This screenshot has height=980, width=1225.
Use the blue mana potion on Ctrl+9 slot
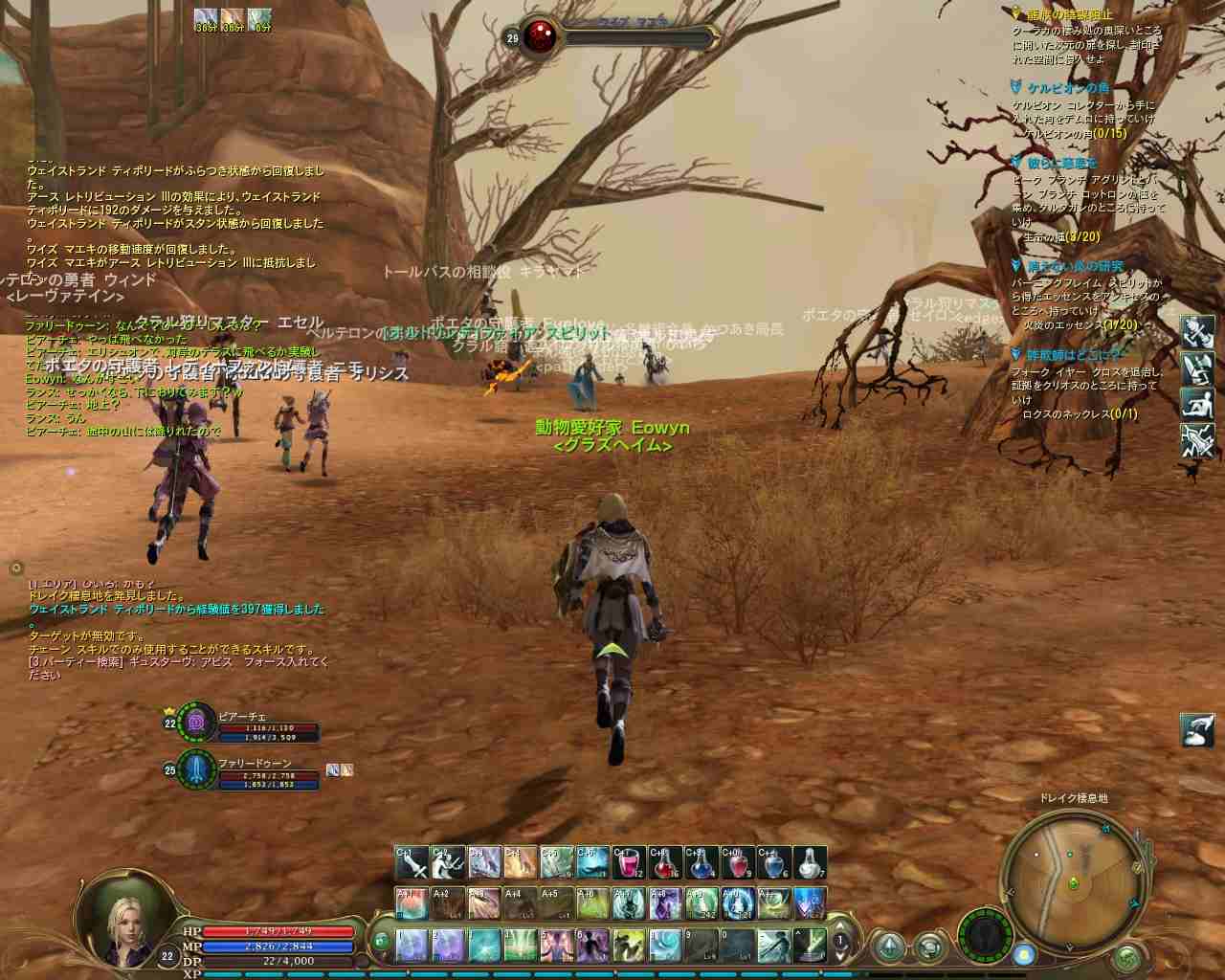coord(702,863)
